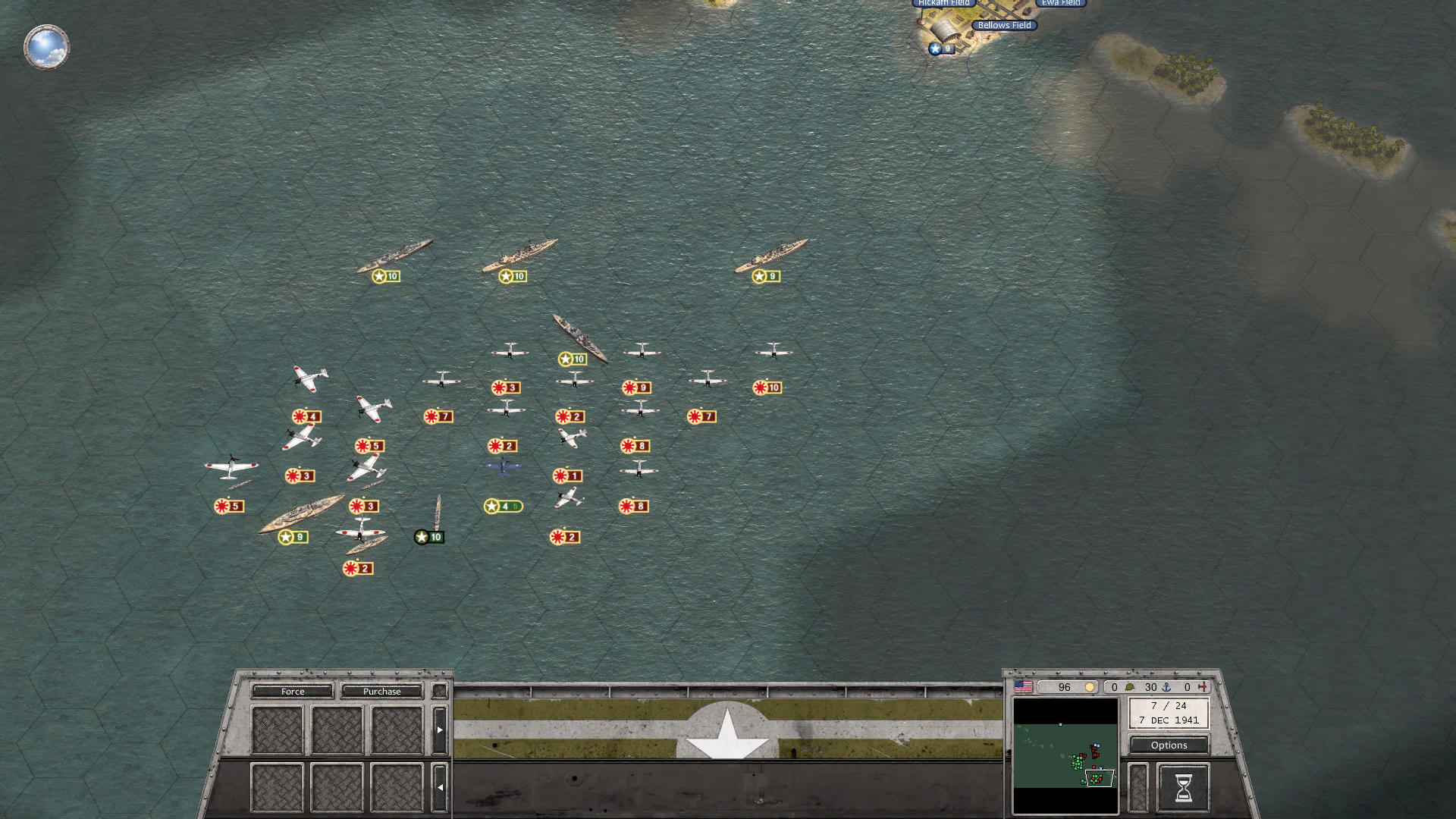The height and width of the screenshot is (819, 1456).
Task: Click the small square expander beside Purchase
Action: click(x=440, y=691)
